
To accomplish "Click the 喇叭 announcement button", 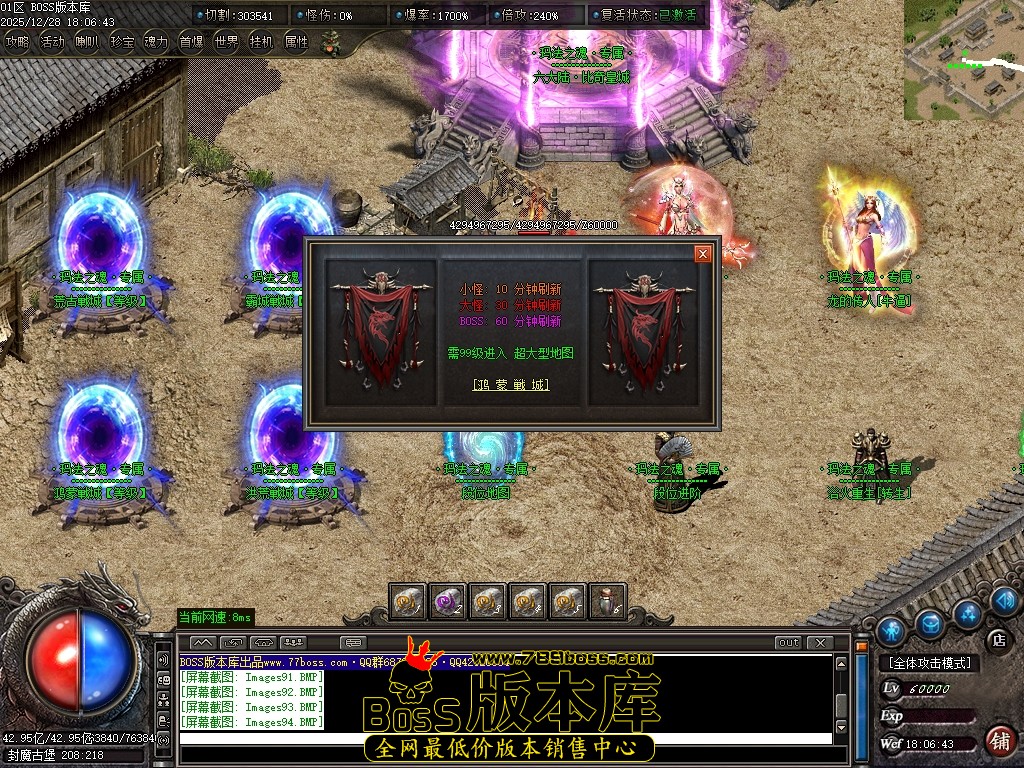I will click(87, 42).
